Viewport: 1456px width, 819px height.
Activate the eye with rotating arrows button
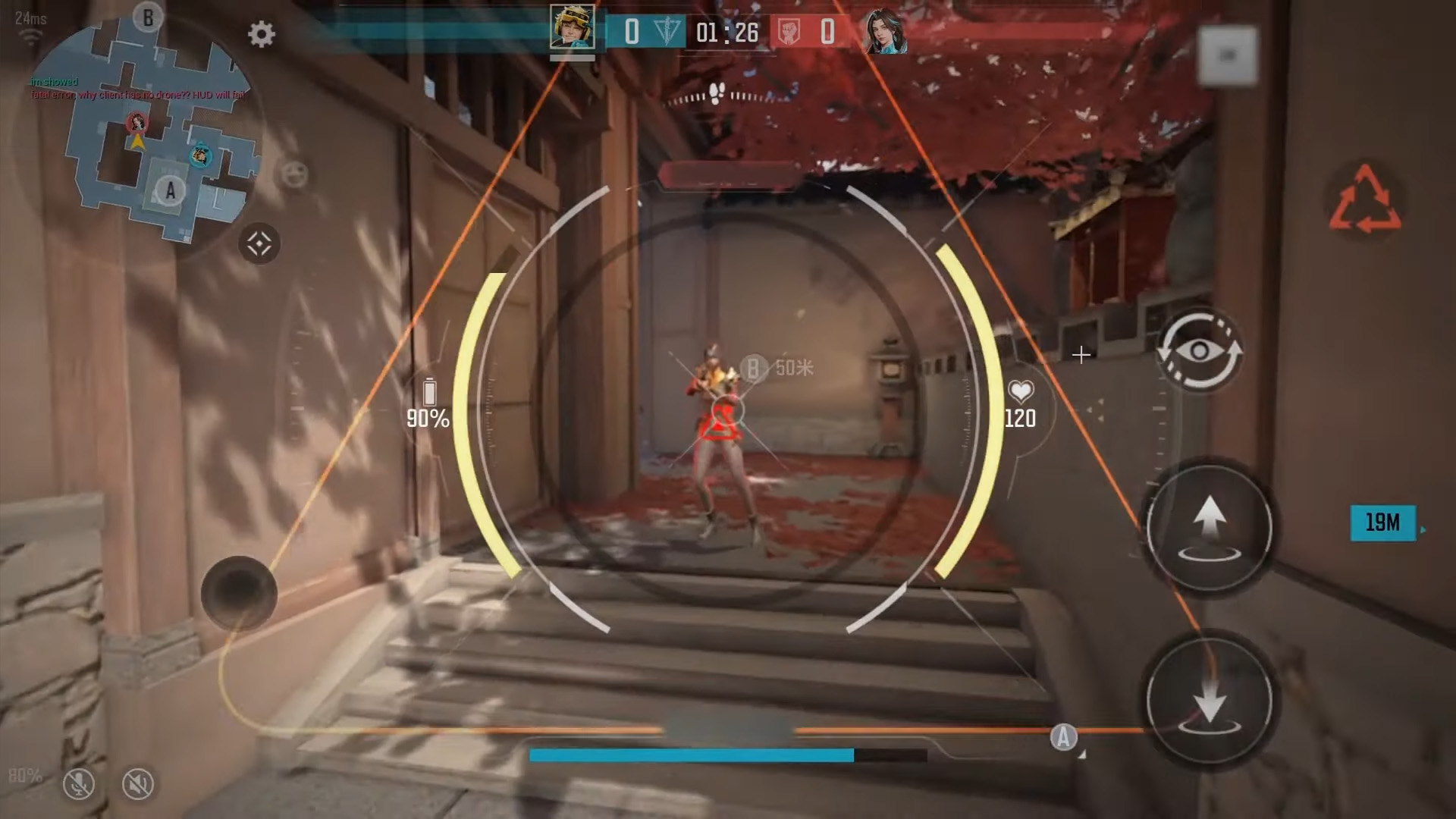tap(1198, 350)
